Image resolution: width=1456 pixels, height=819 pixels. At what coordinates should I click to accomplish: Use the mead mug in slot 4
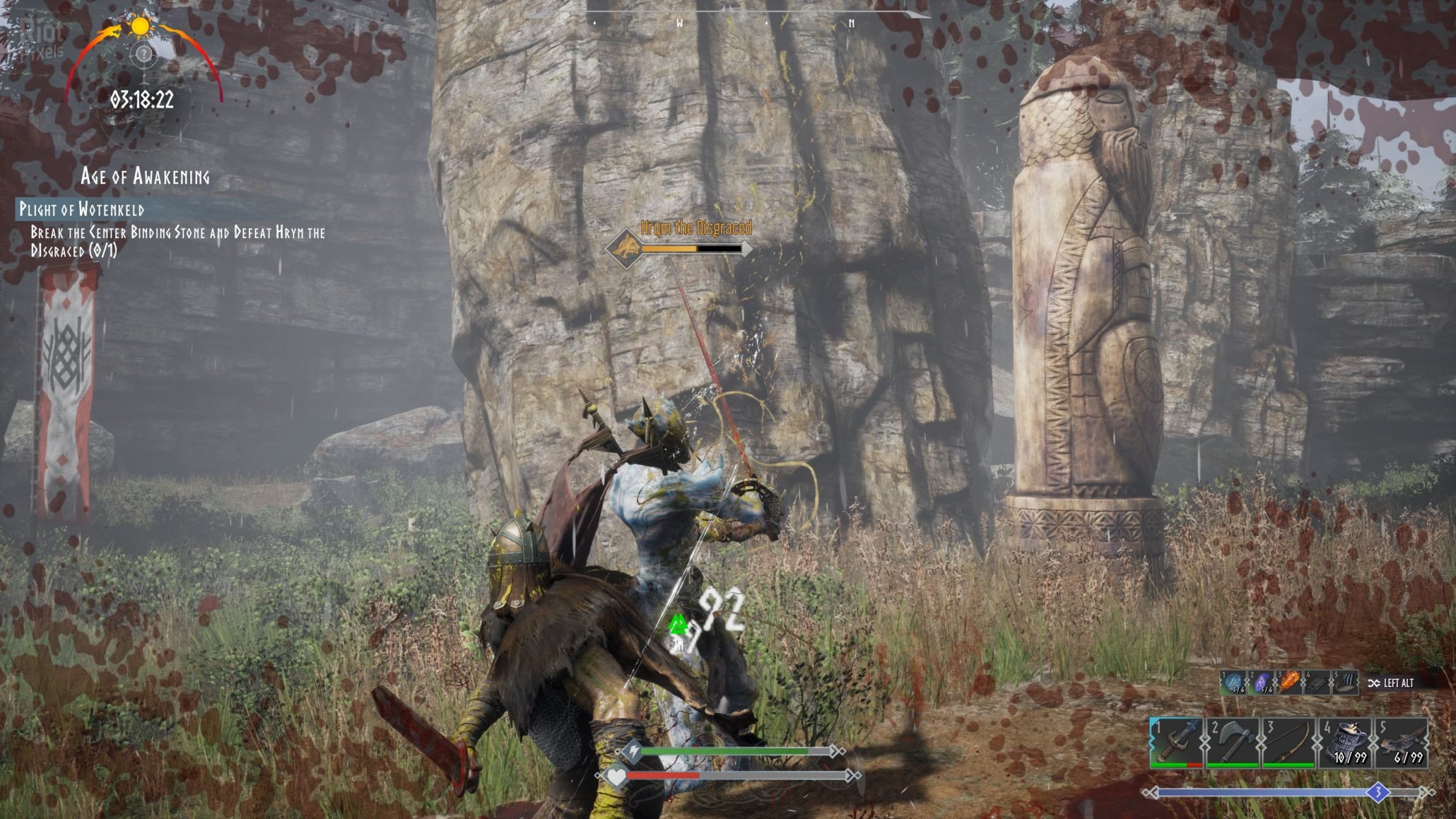(1345, 742)
